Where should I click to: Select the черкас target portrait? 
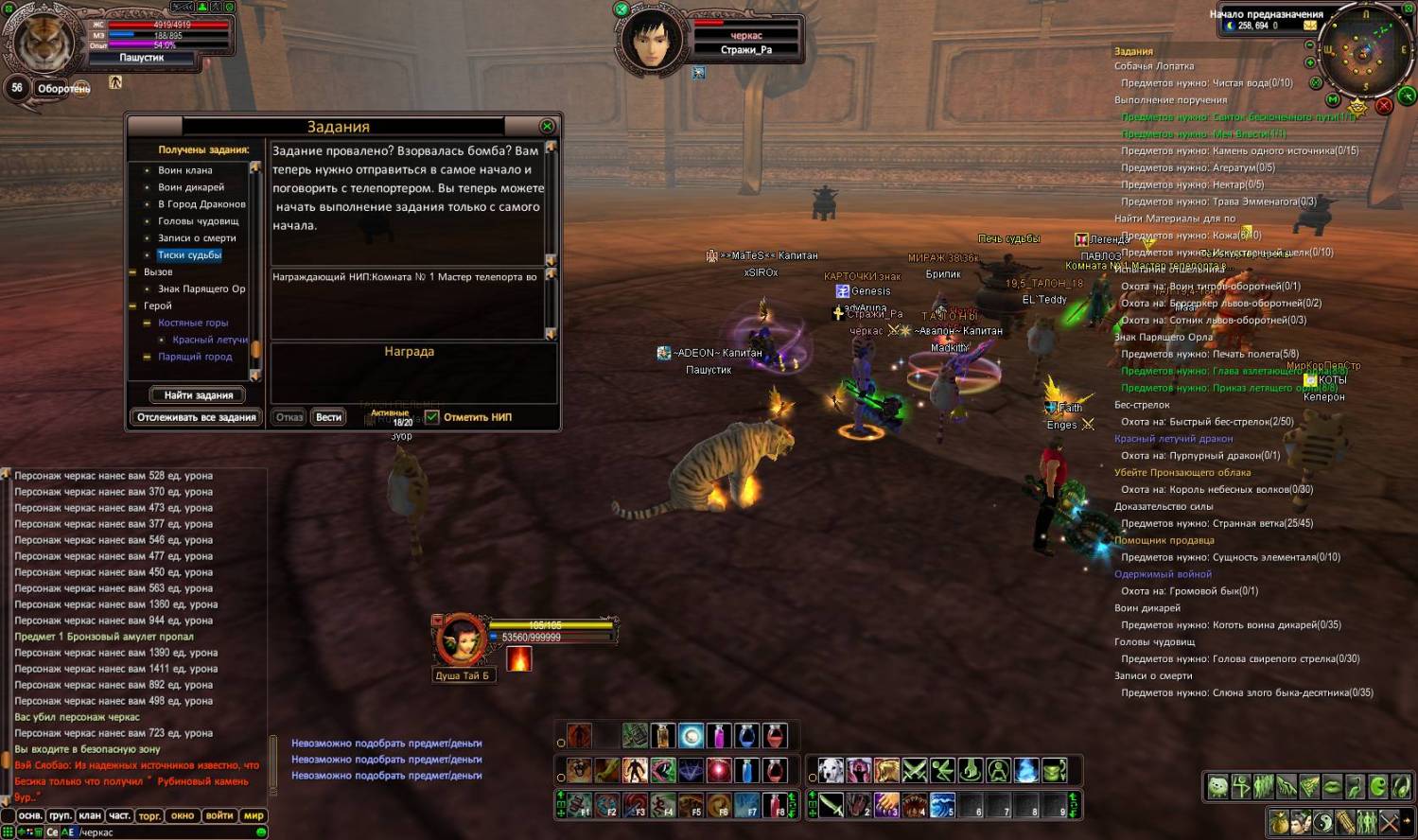pos(654,40)
